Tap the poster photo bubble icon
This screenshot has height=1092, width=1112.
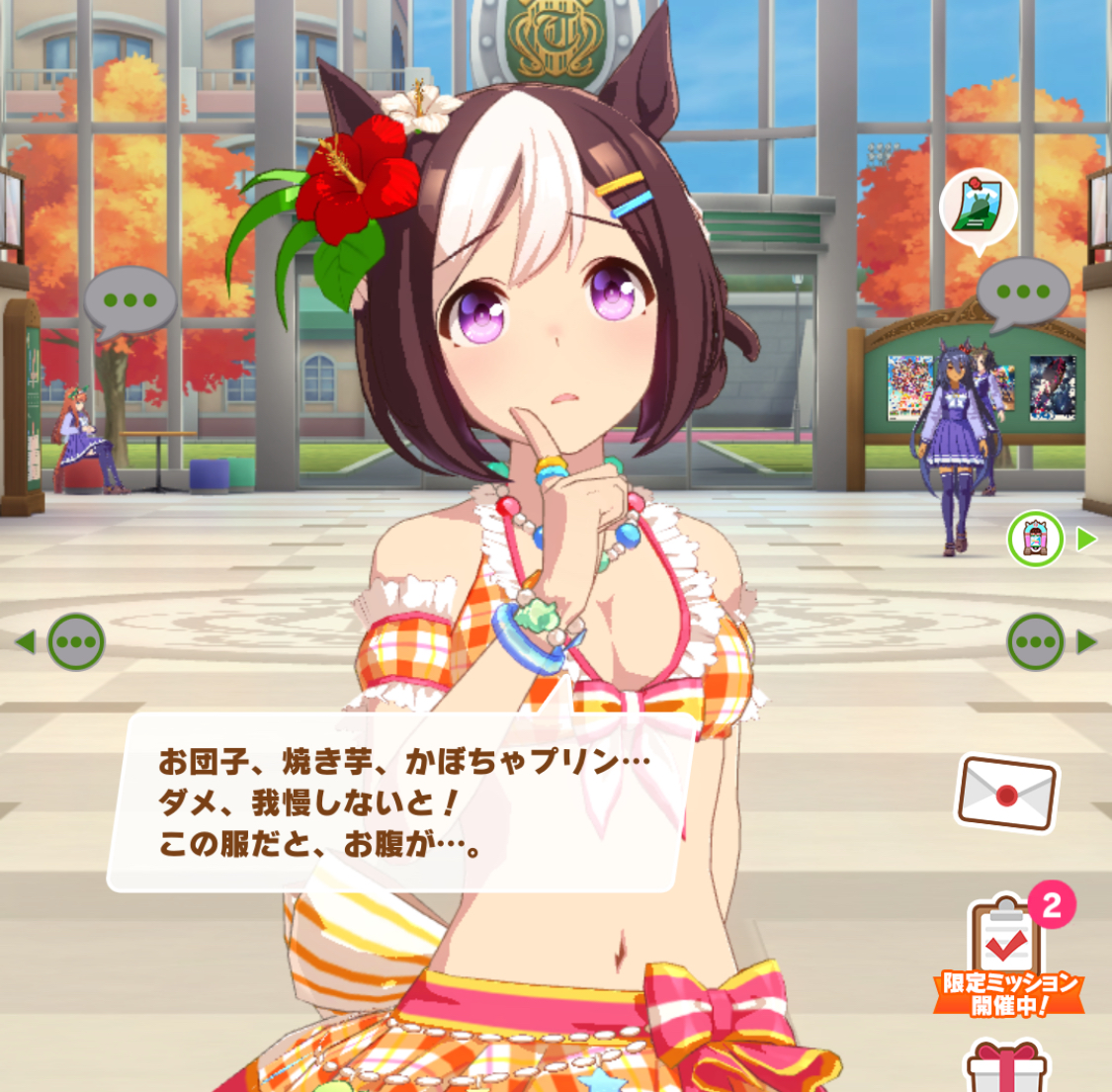(978, 210)
